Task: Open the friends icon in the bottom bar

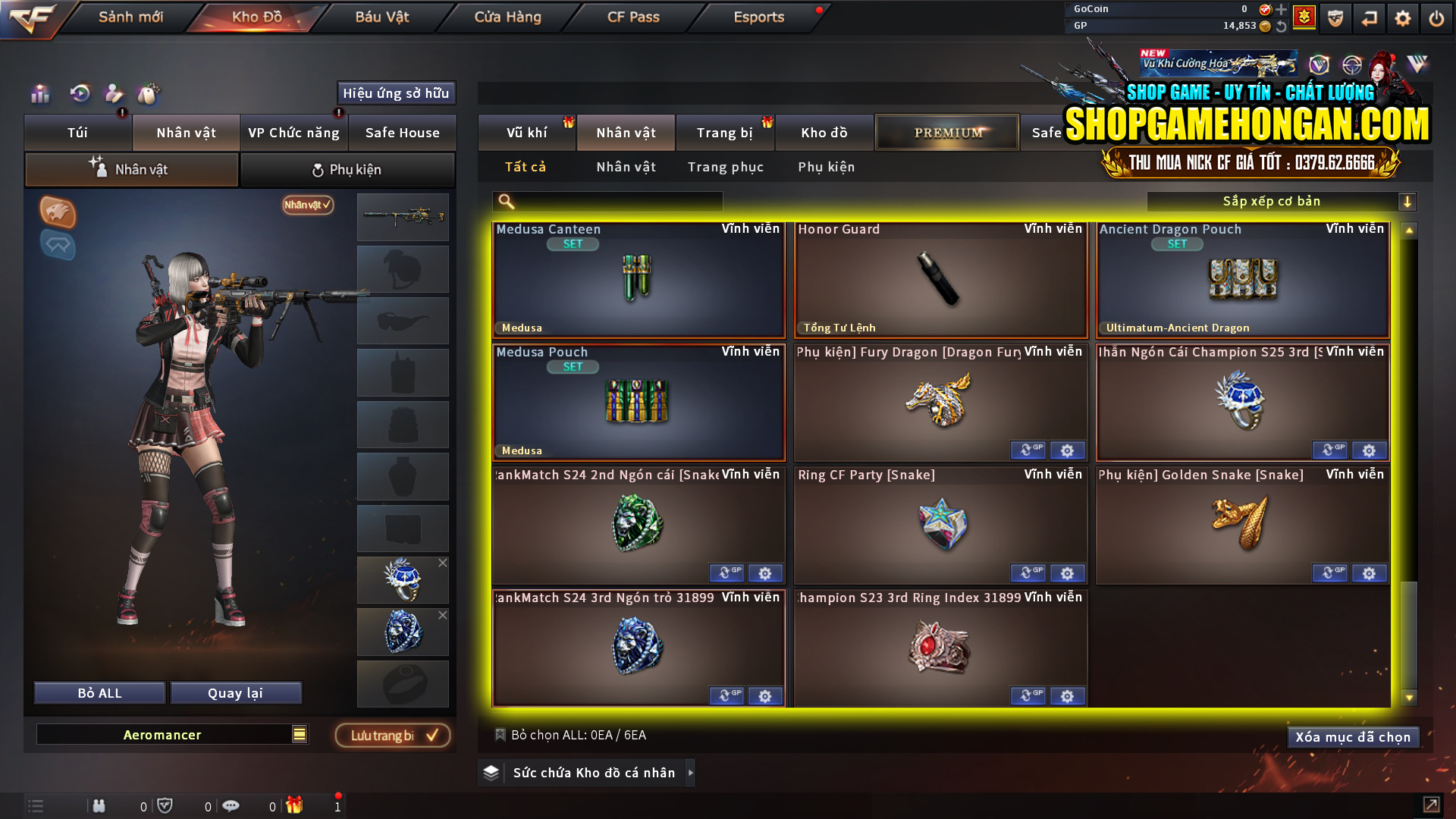Action: pyautogui.click(x=99, y=805)
